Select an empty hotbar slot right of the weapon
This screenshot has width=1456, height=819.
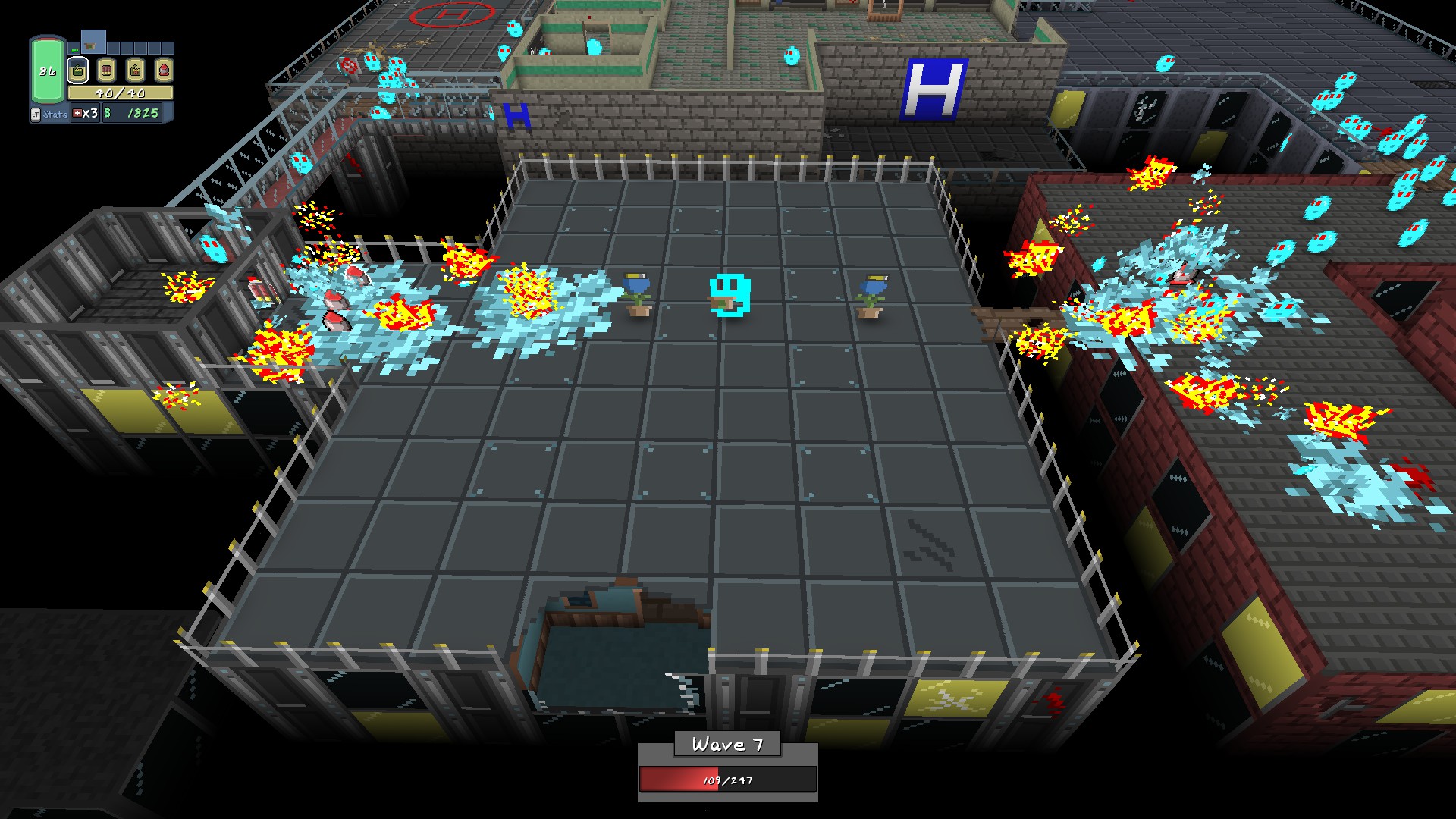pos(114,48)
